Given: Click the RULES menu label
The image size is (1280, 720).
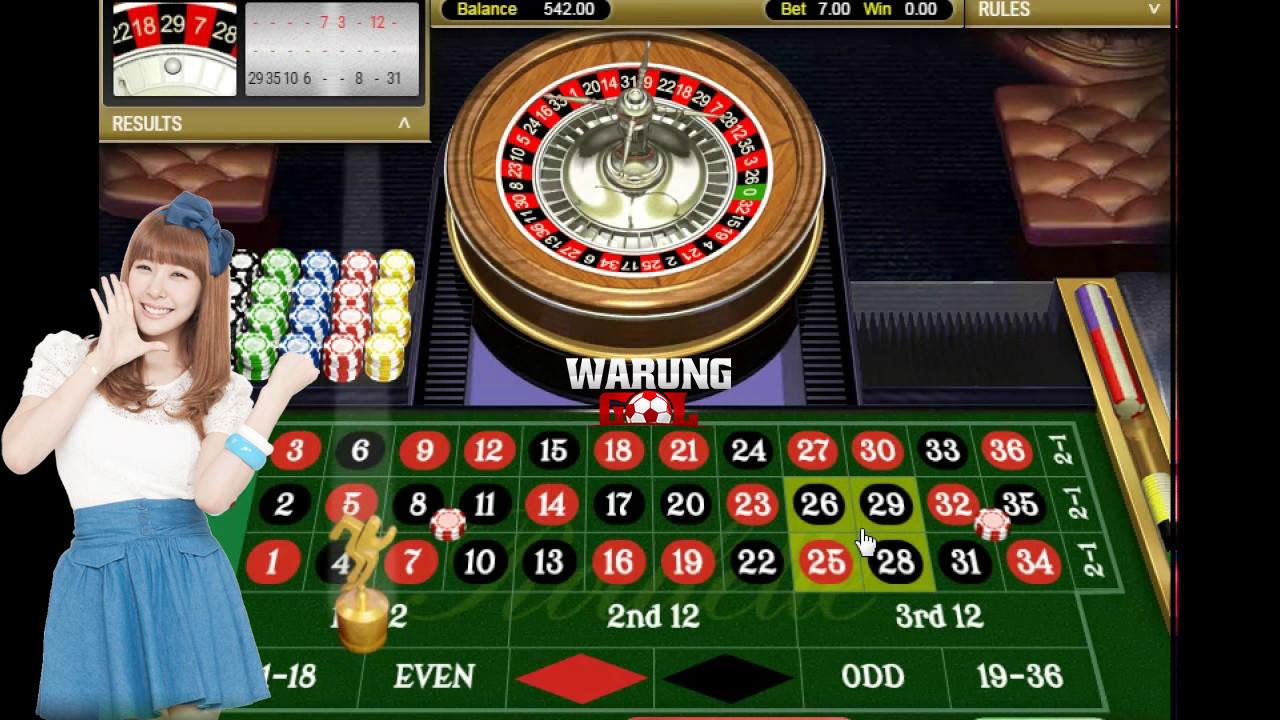Looking at the screenshot, I should click(x=1004, y=10).
